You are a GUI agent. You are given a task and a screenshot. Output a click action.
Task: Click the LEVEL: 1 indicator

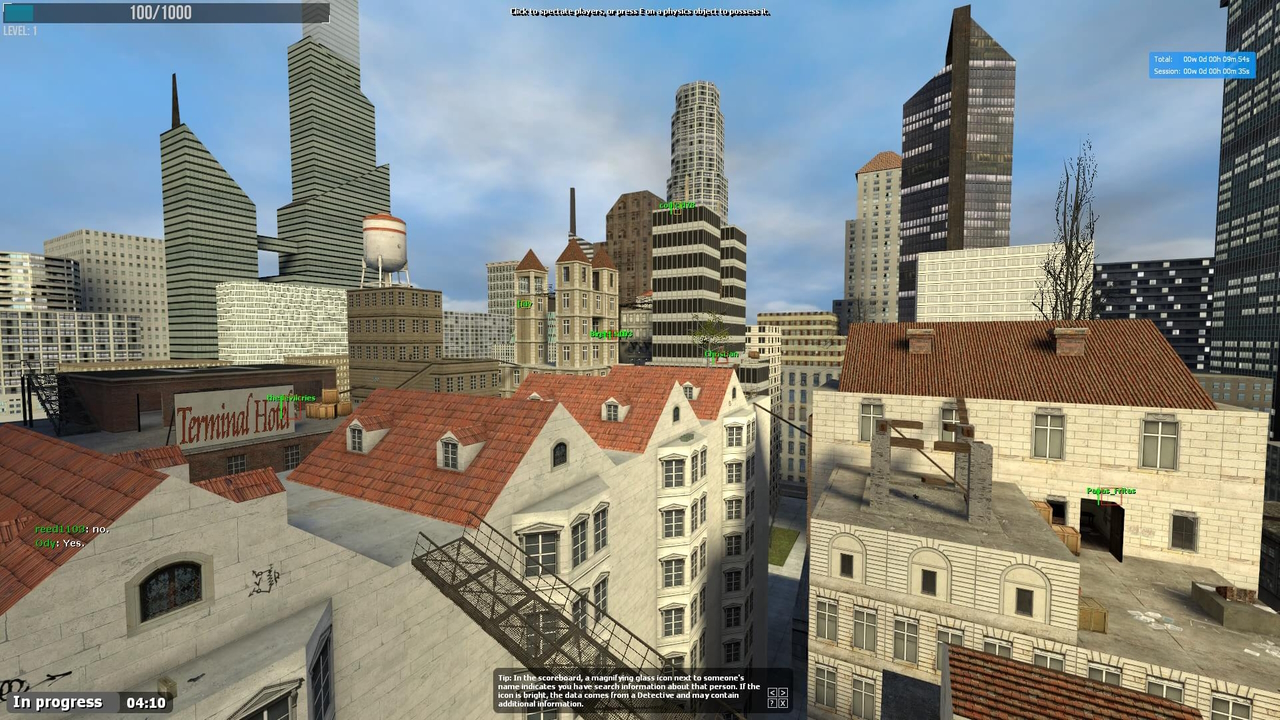[21, 30]
